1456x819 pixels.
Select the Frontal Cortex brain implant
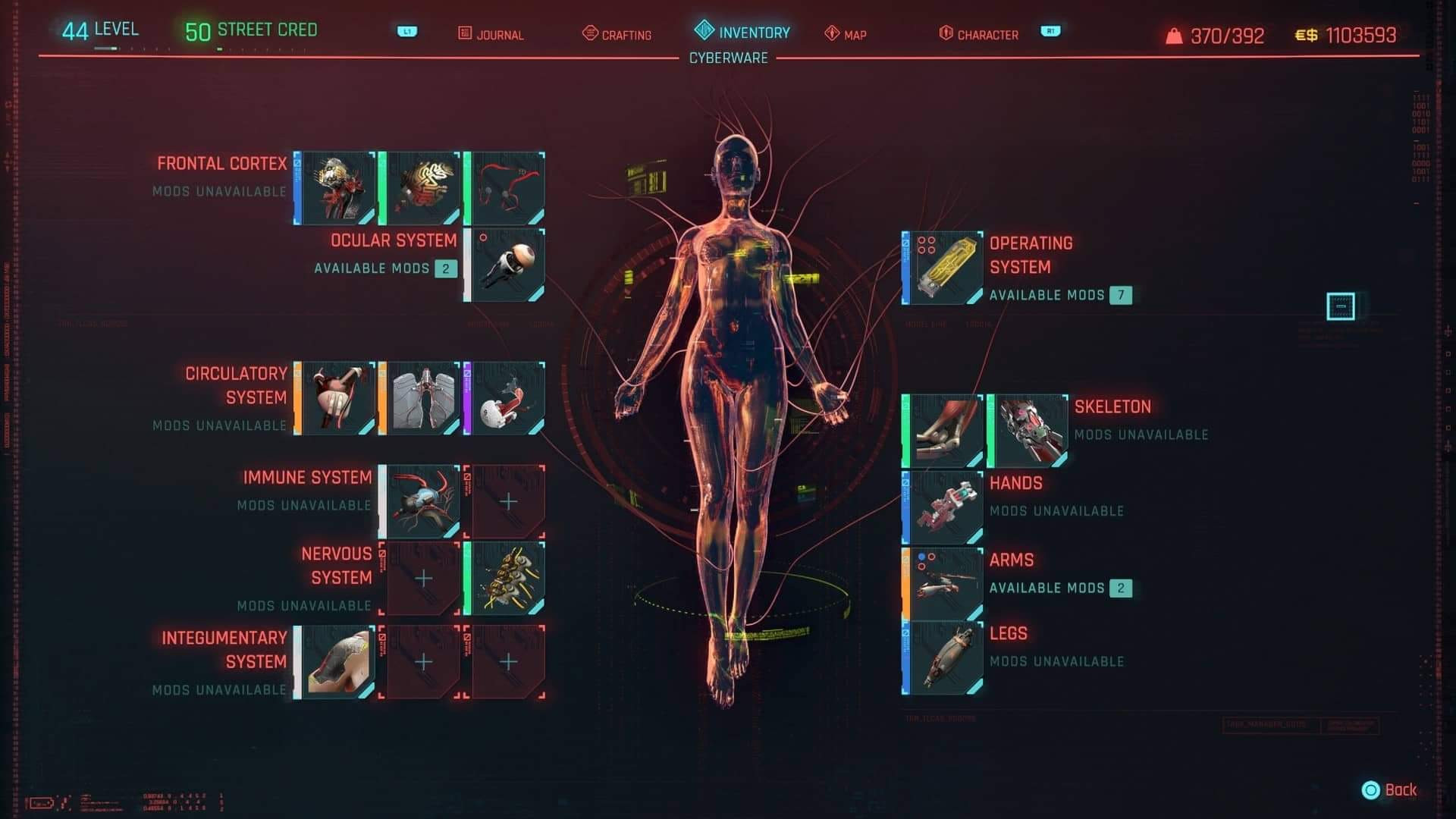click(334, 186)
